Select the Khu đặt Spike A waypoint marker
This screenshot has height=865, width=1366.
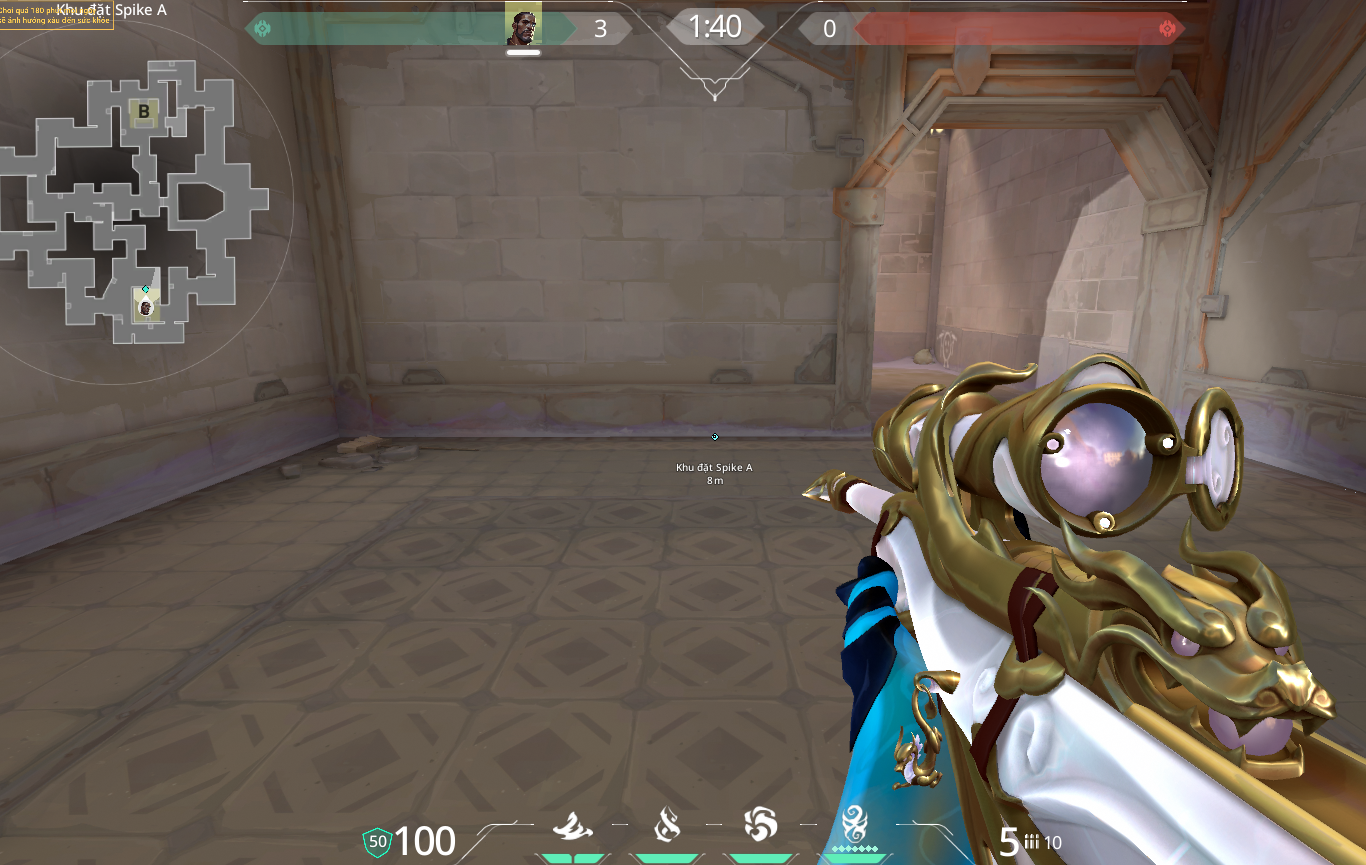pos(714,437)
